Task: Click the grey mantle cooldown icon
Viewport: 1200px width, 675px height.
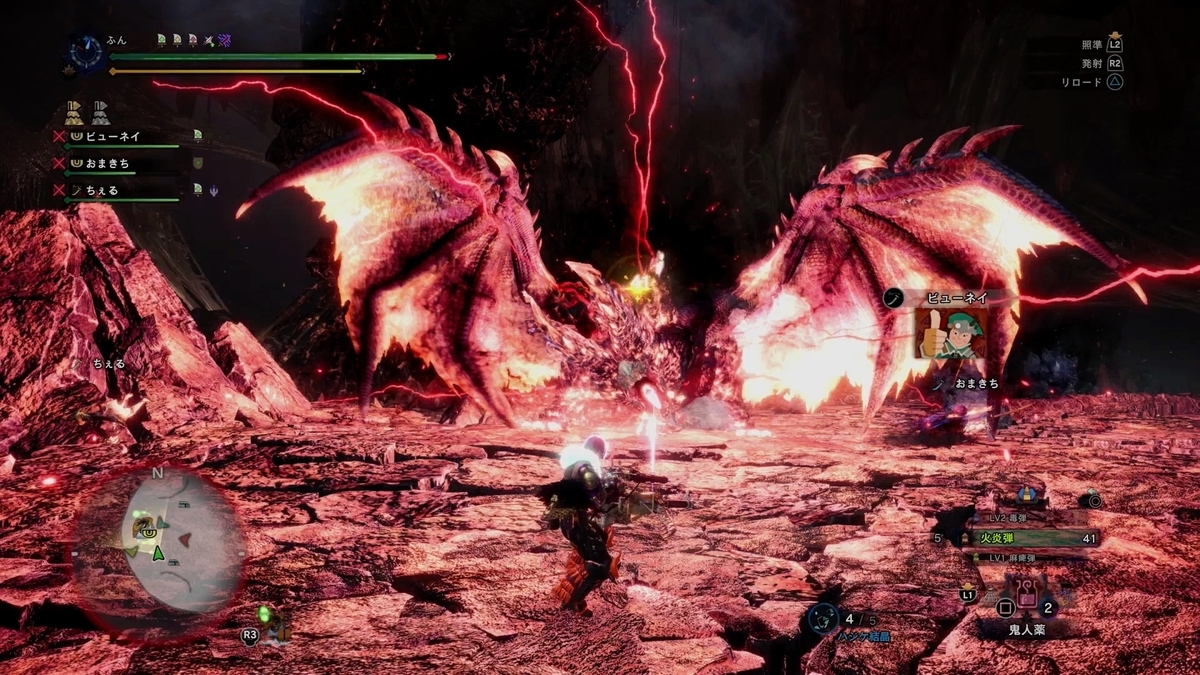Action: pyautogui.click(x=100, y=112)
